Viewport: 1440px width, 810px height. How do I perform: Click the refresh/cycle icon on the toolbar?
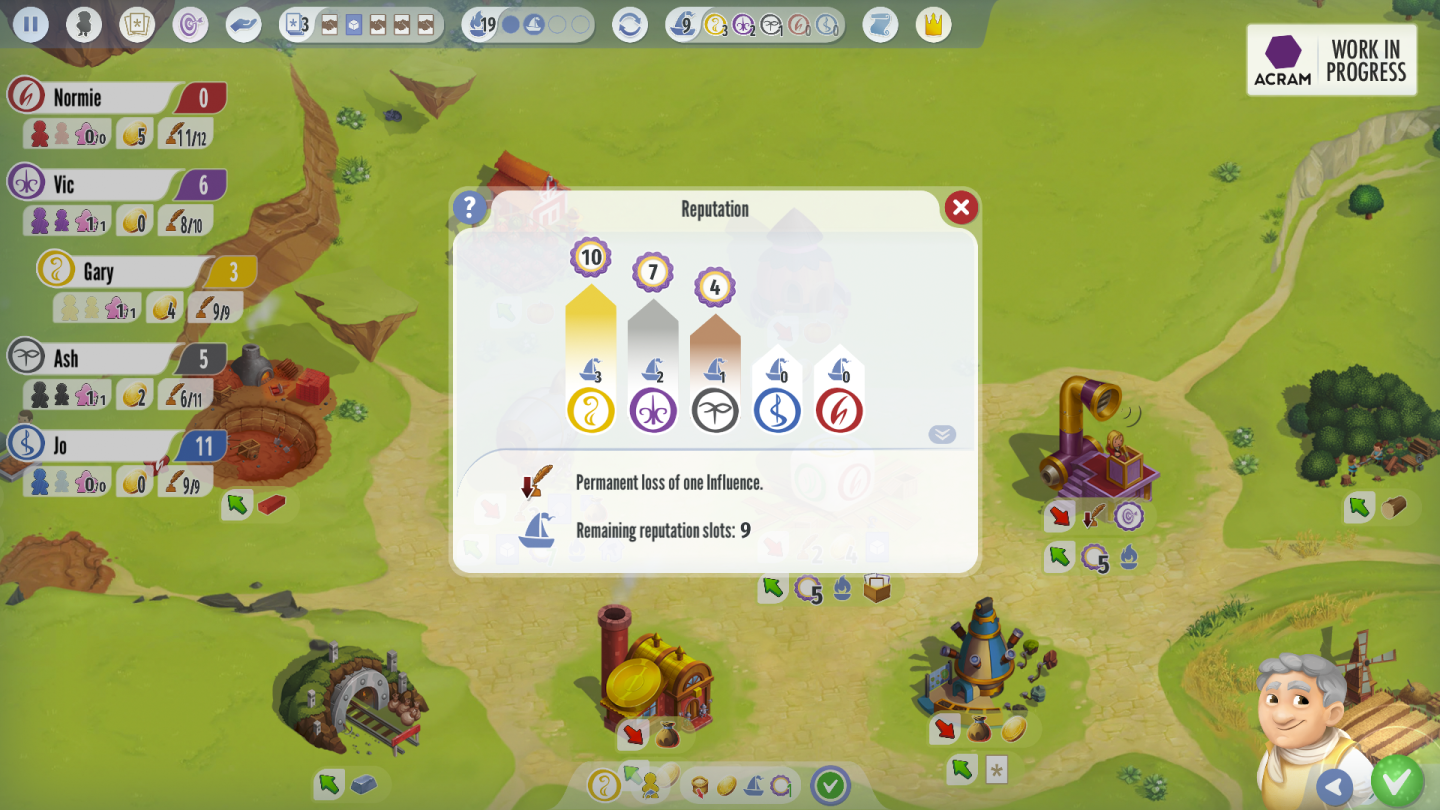[x=630, y=24]
